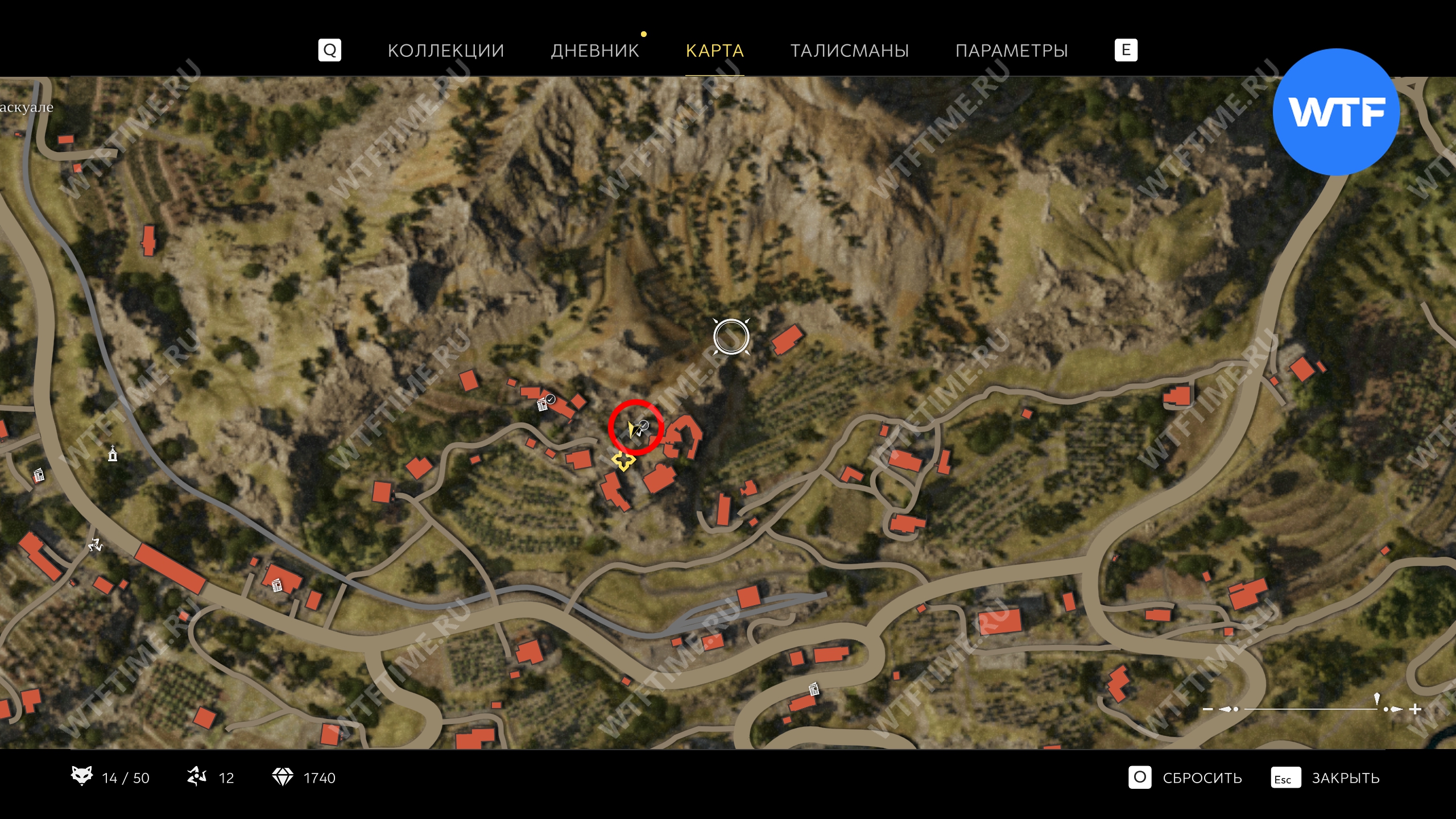
Task: Select the player arrow marker inside red circle
Action: coord(633,429)
